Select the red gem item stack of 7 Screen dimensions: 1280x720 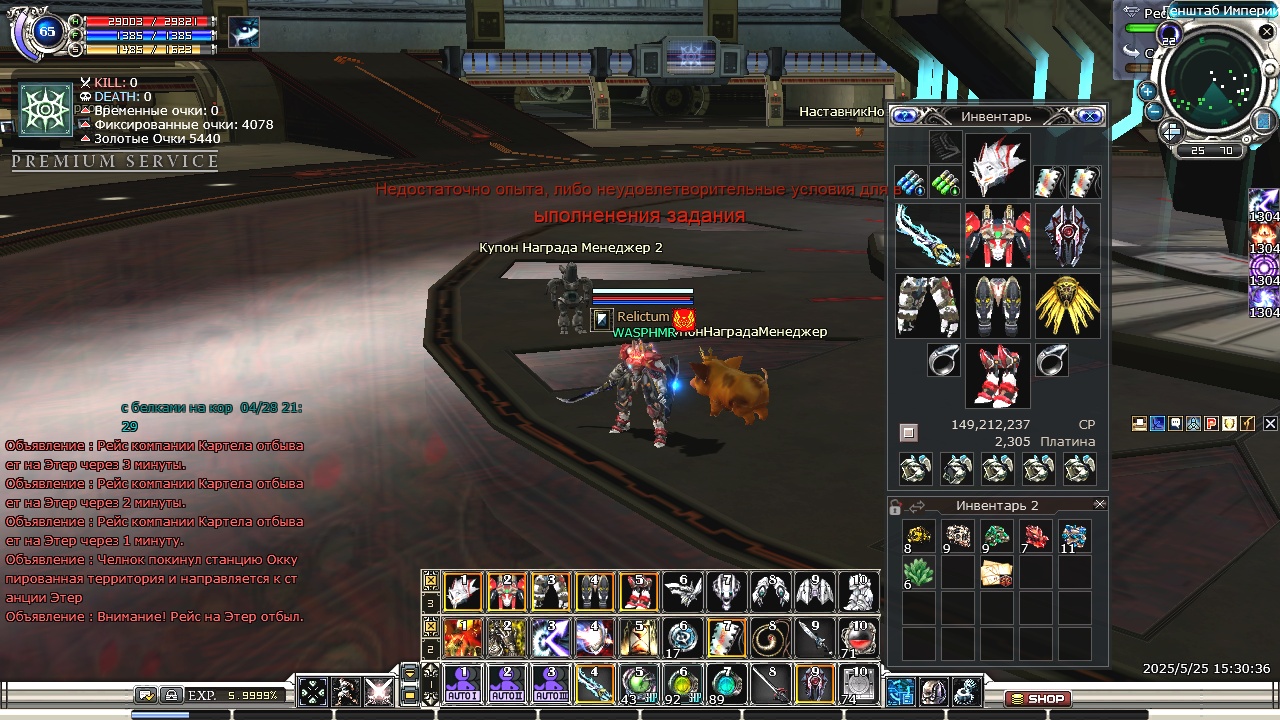pyautogui.click(x=1036, y=537)
